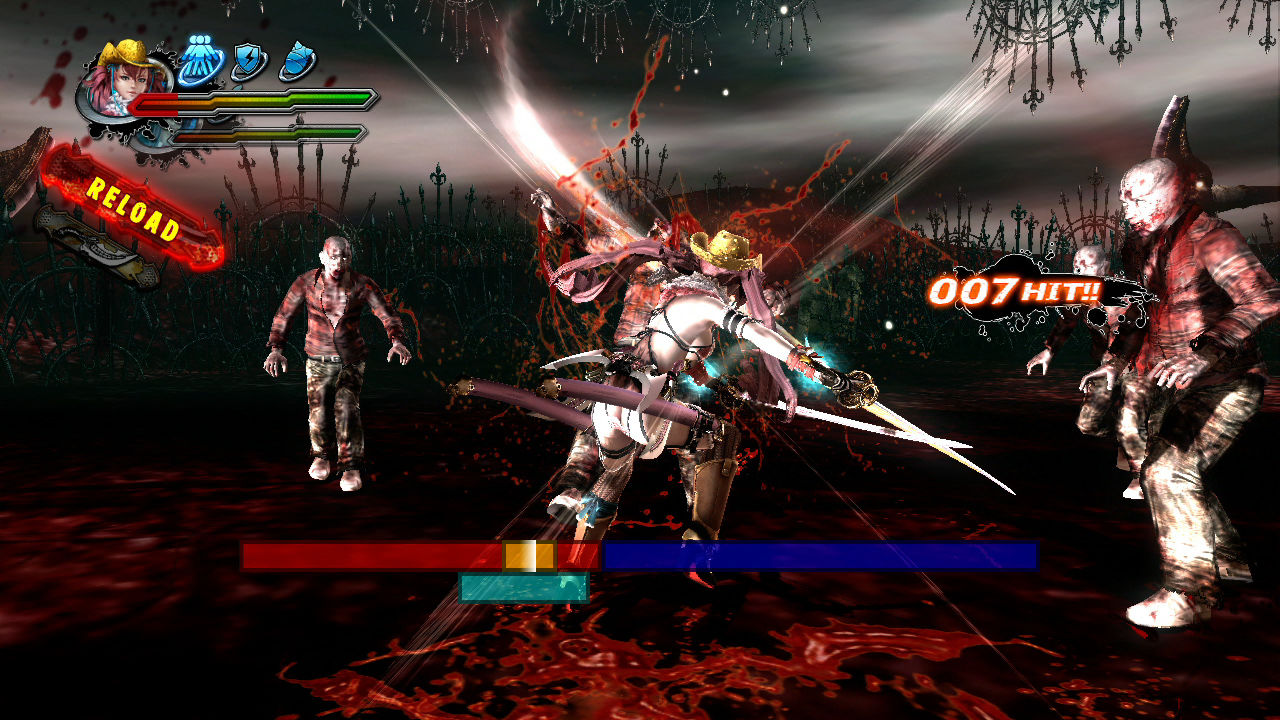This screenshot has height=720, width=1280.
Task: Choose the blue rocket-shaped item icon
Action: pos(296,61)
